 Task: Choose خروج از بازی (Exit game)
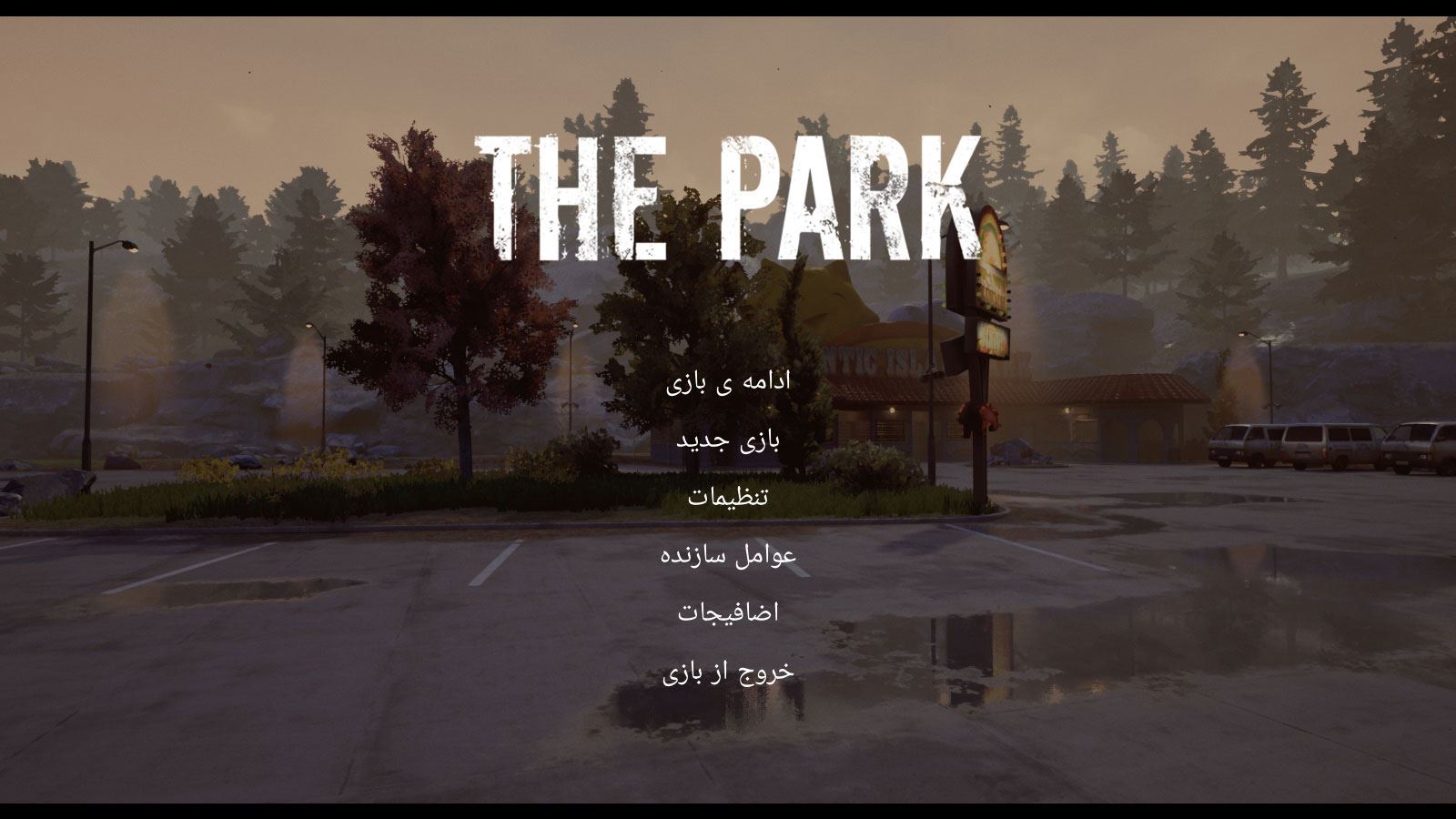pyautogui.click(x=728, y=672)
